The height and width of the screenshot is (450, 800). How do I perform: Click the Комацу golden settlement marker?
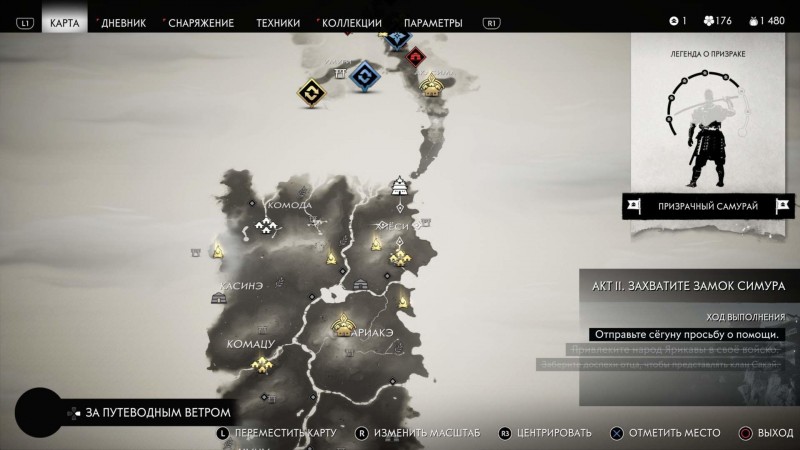coord(265,366)
